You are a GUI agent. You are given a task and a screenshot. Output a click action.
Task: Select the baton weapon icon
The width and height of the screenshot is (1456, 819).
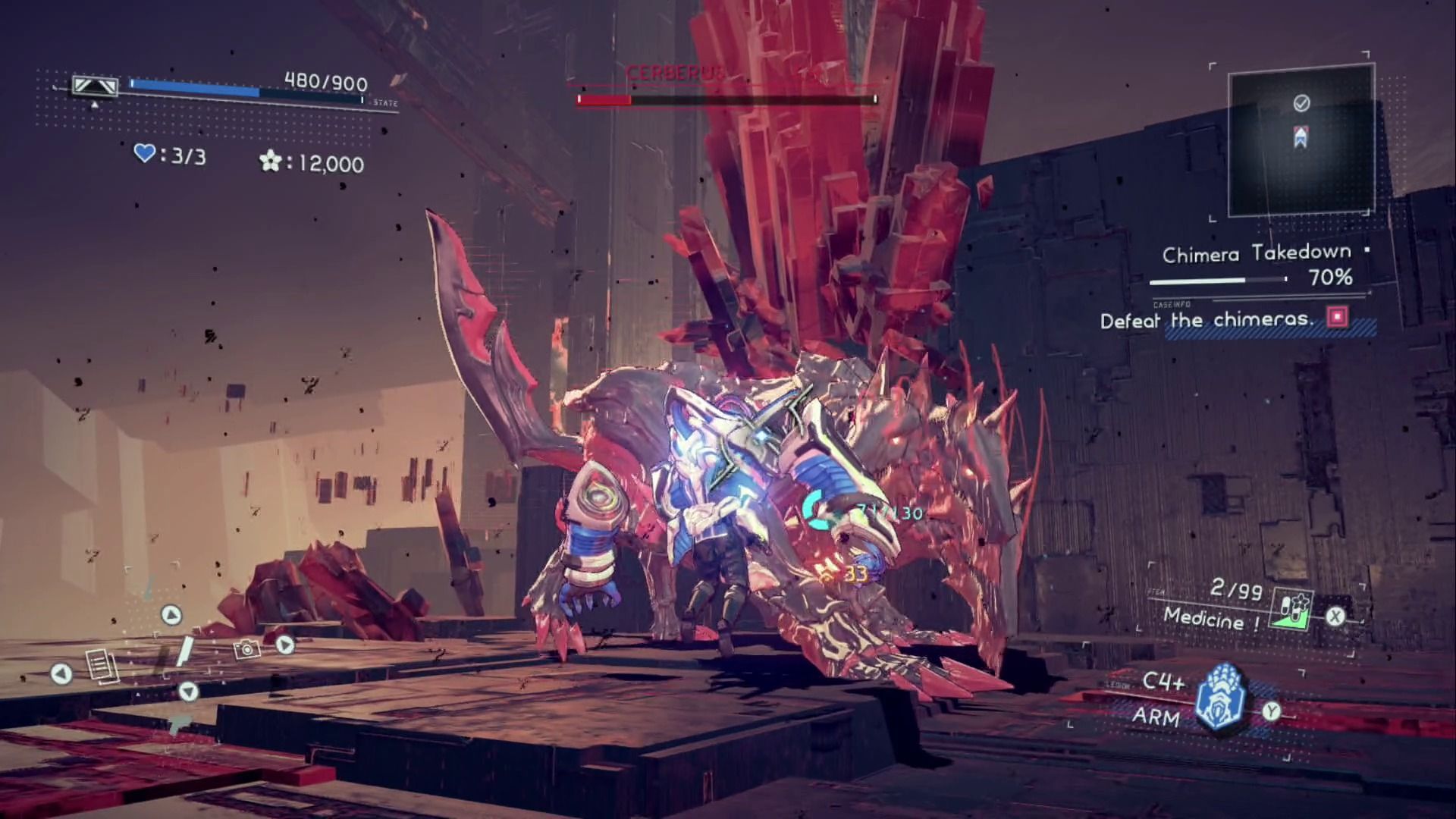[184, 652]
